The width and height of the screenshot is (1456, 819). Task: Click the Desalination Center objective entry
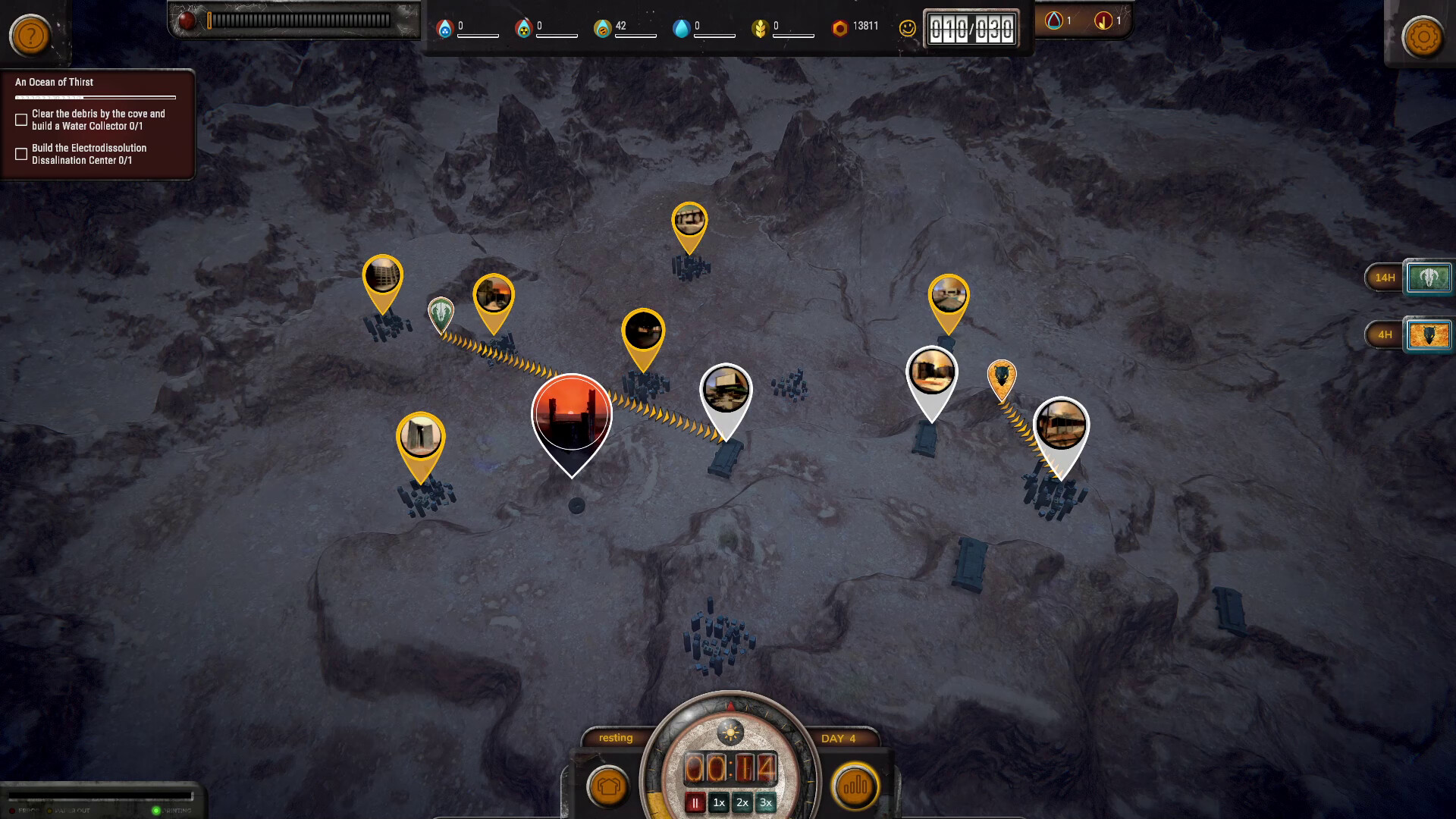[x=89, y=154]
